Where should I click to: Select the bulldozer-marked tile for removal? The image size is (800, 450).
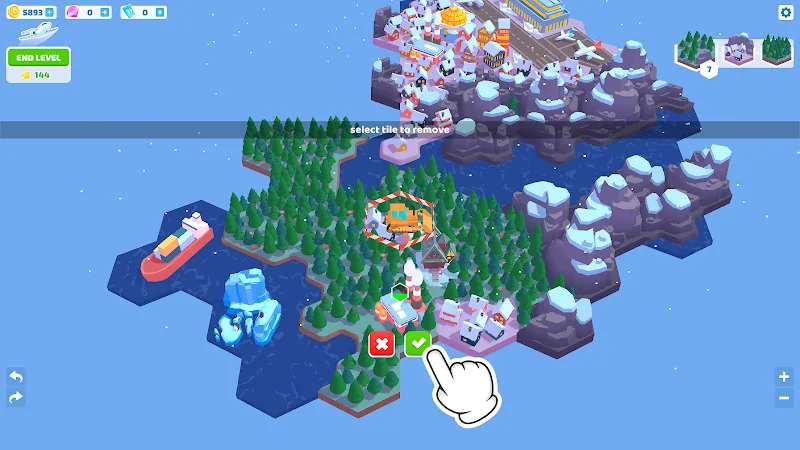(400, 219)
